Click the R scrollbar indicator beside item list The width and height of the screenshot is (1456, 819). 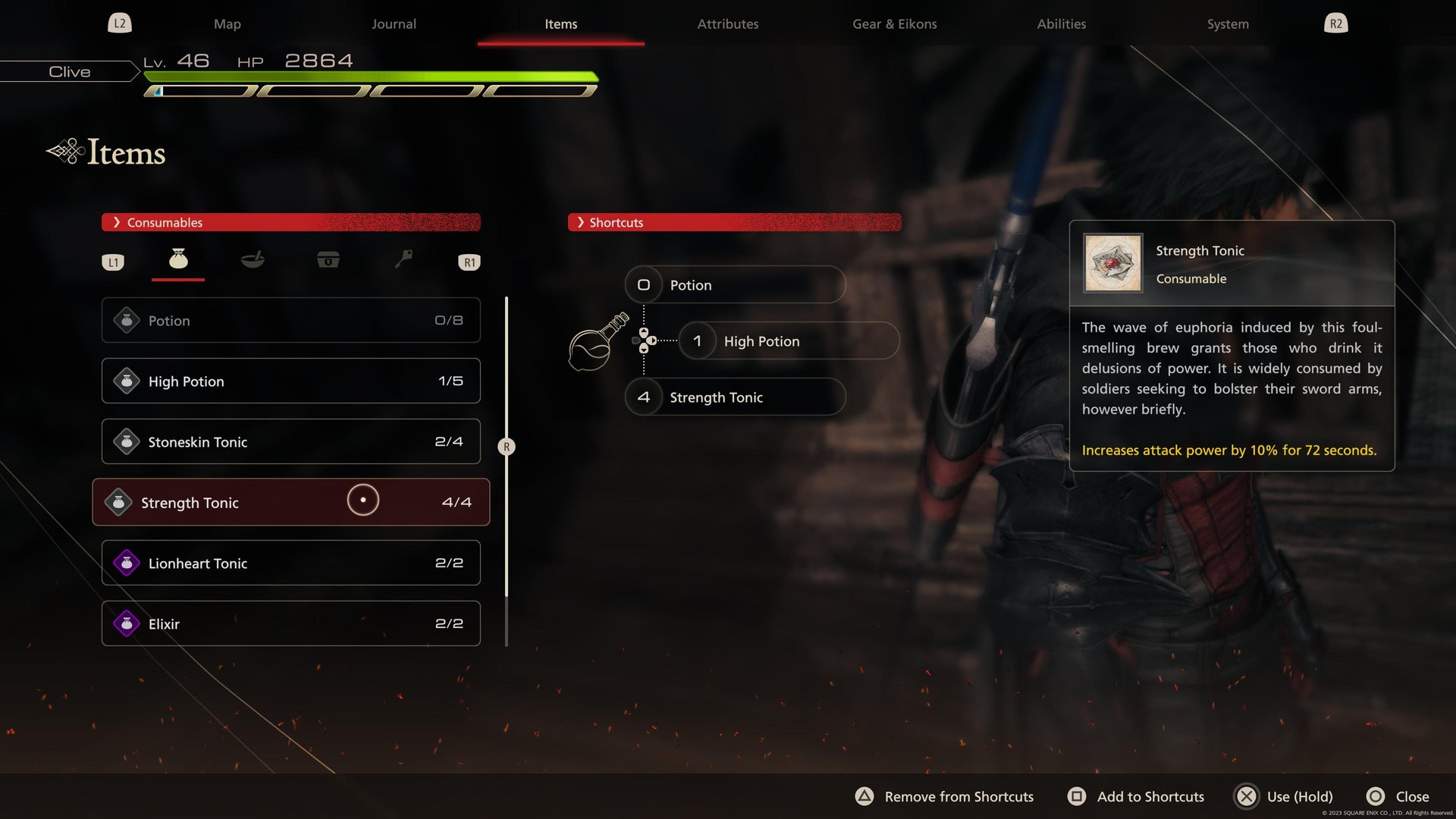pyautogui.click(x=506, y=447)
